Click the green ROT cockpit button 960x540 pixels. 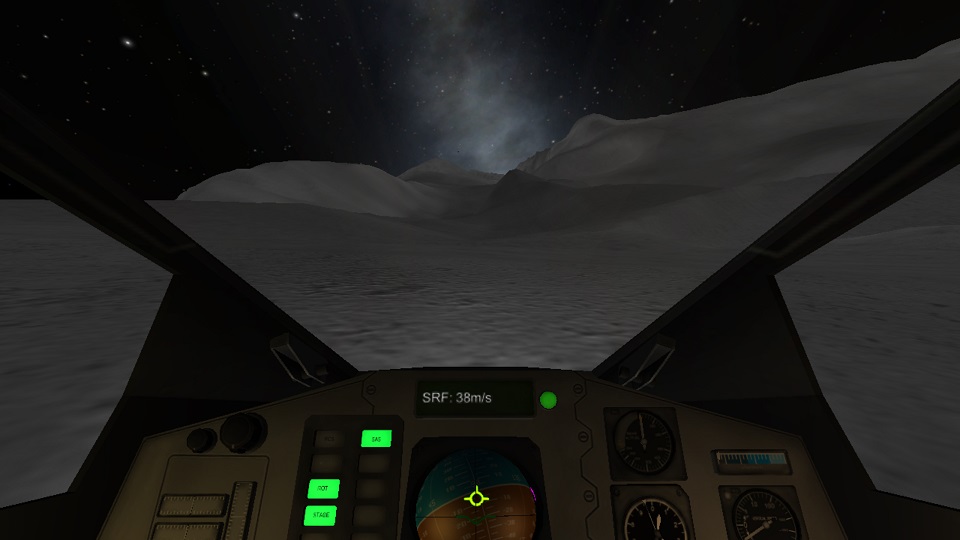pyautogui.click(x=323, y=489)
